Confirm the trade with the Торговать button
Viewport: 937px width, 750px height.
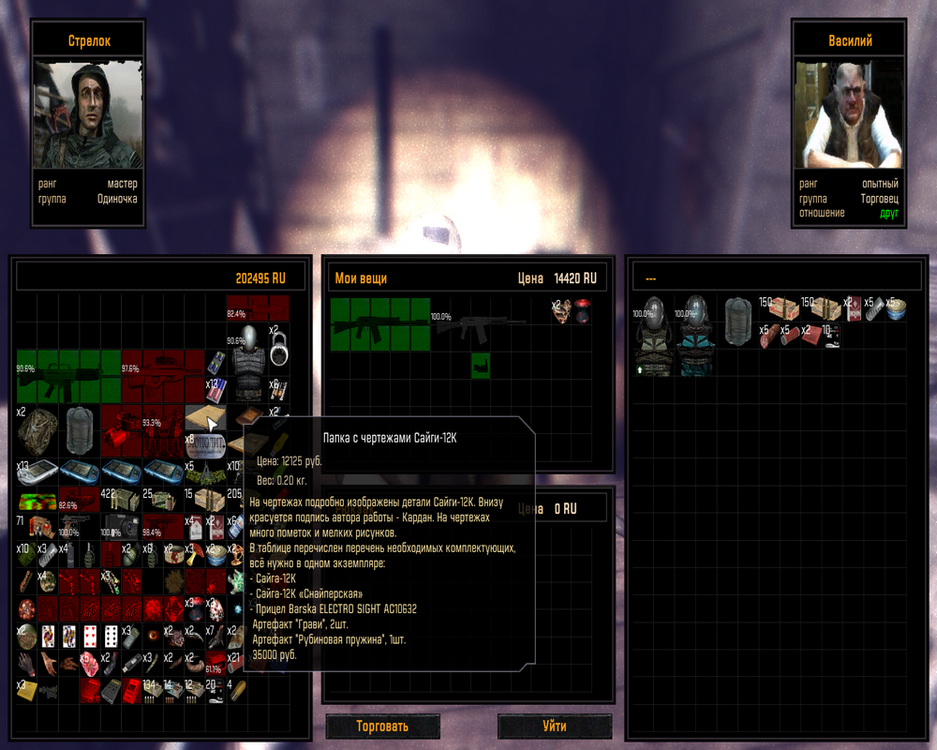click(382, 727)
